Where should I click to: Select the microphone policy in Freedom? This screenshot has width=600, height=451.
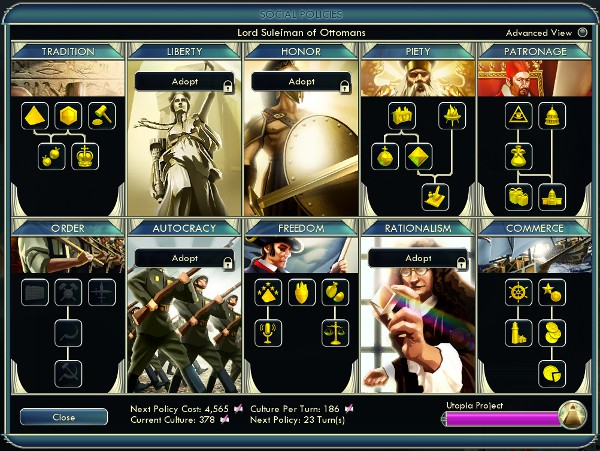[268, 333]
